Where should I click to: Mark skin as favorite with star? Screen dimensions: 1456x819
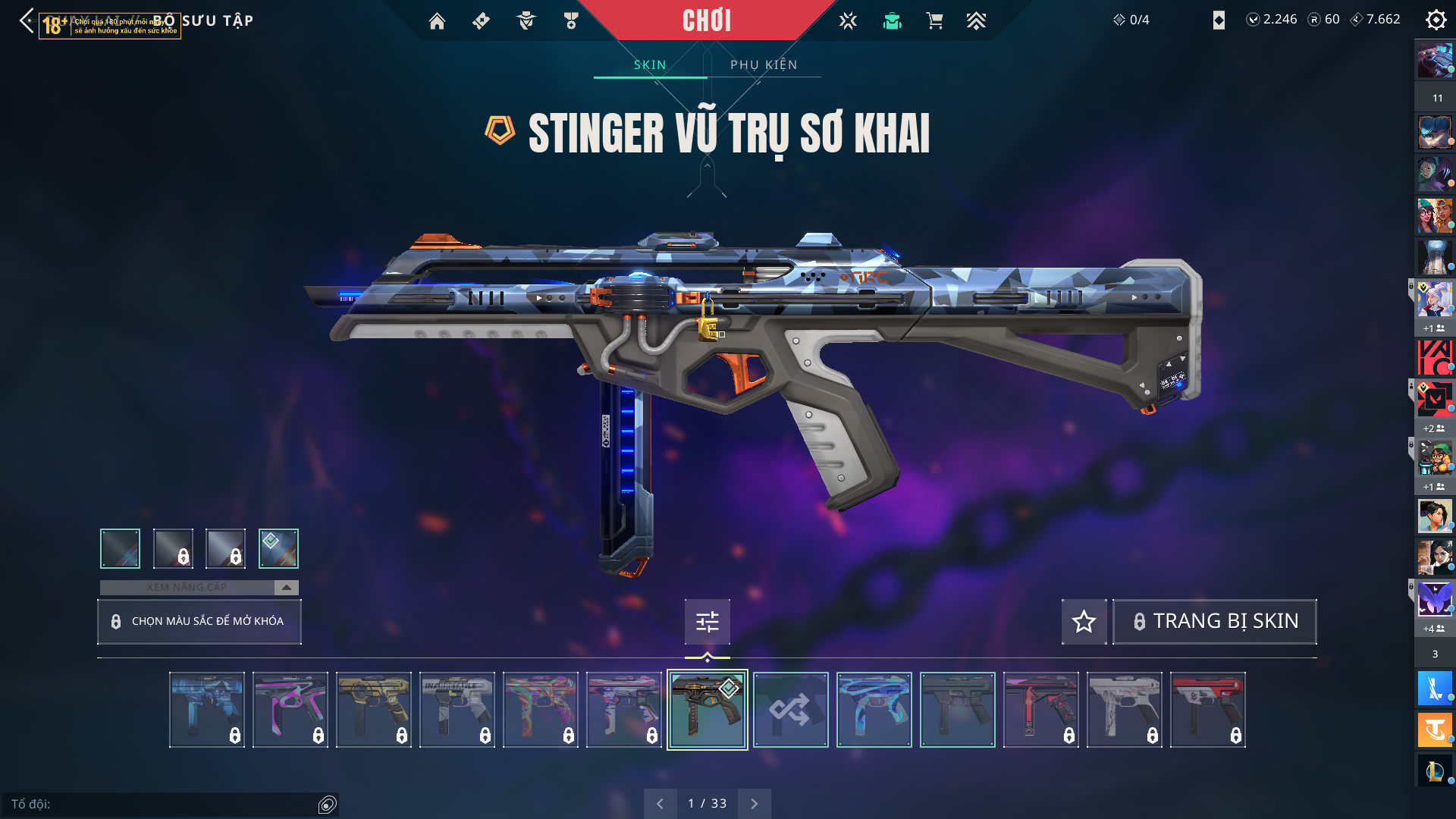click(1084, 622)
